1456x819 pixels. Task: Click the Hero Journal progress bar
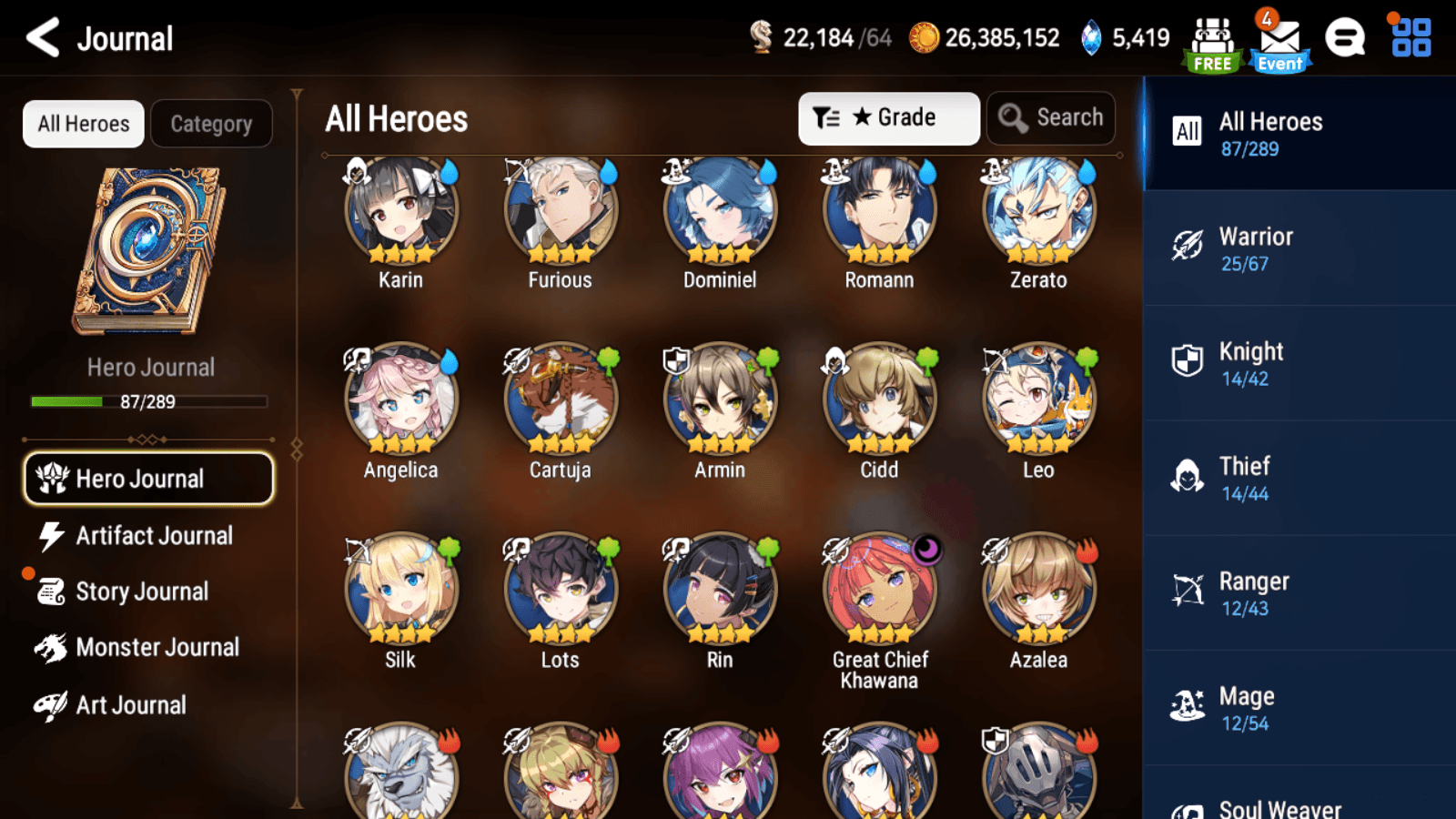tap(148, 400)
